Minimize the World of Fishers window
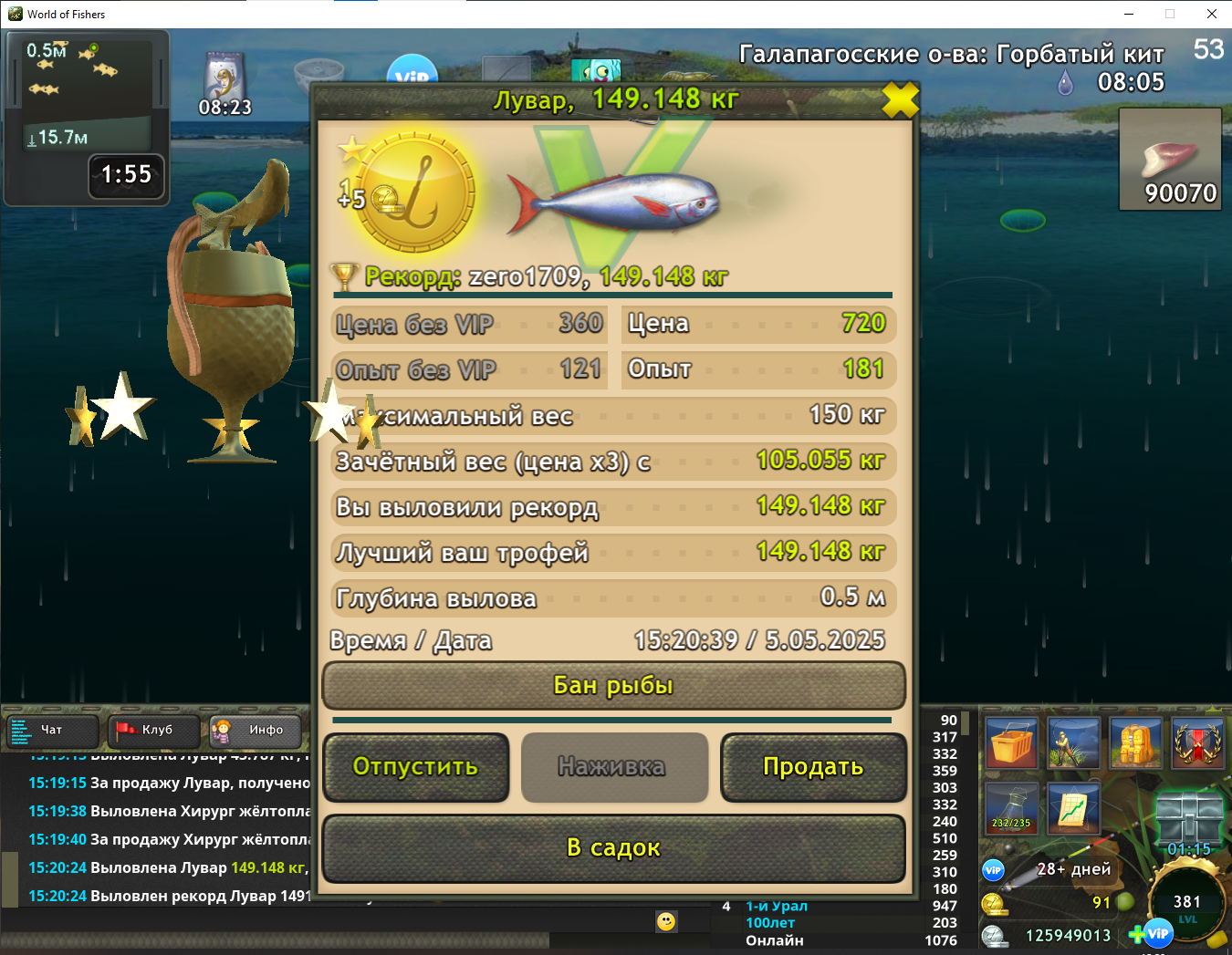Image resolution: width=1232 pixels, height=955 pixels. 1129,14
